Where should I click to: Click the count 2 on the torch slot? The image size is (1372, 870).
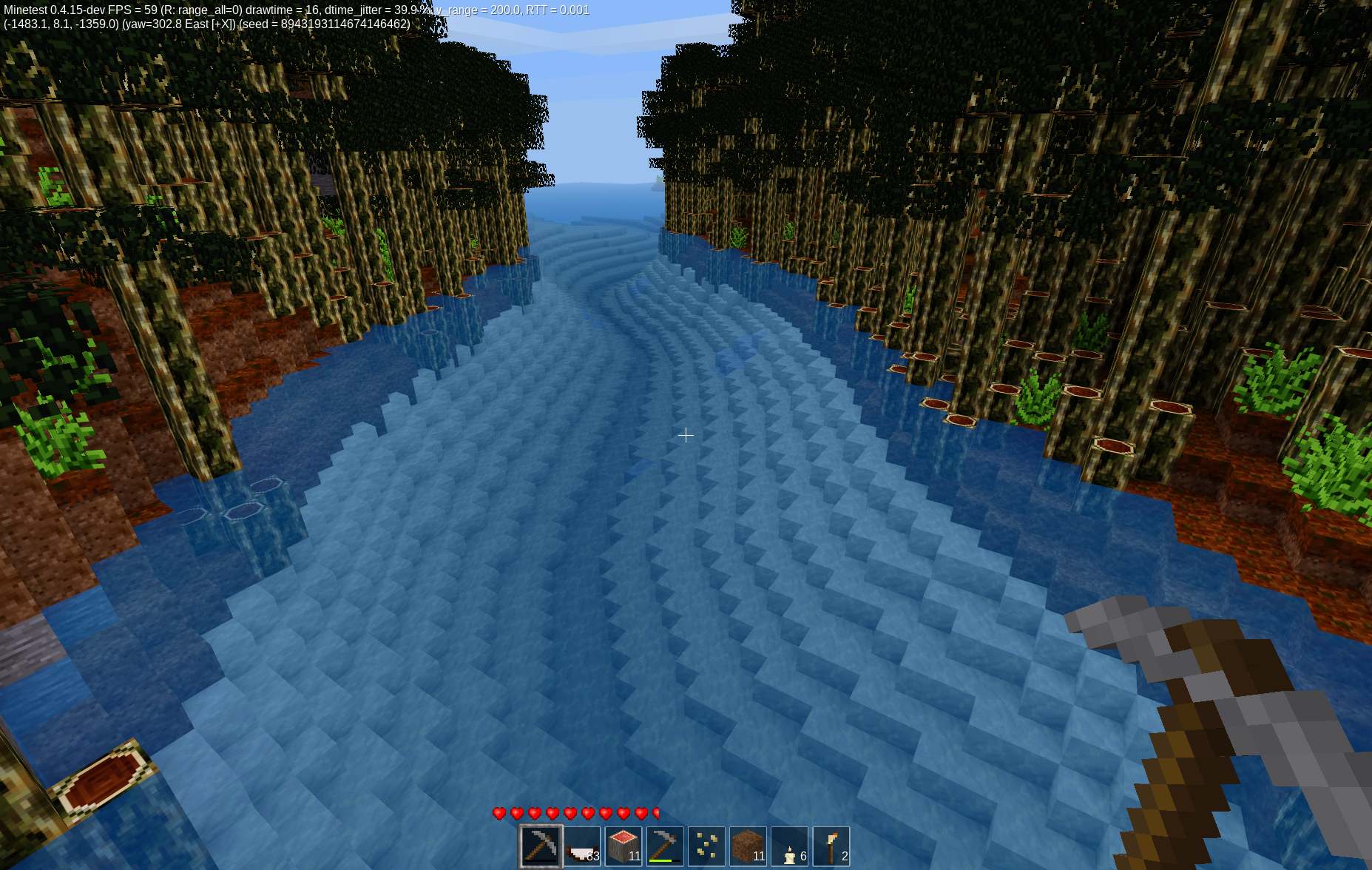844,857
